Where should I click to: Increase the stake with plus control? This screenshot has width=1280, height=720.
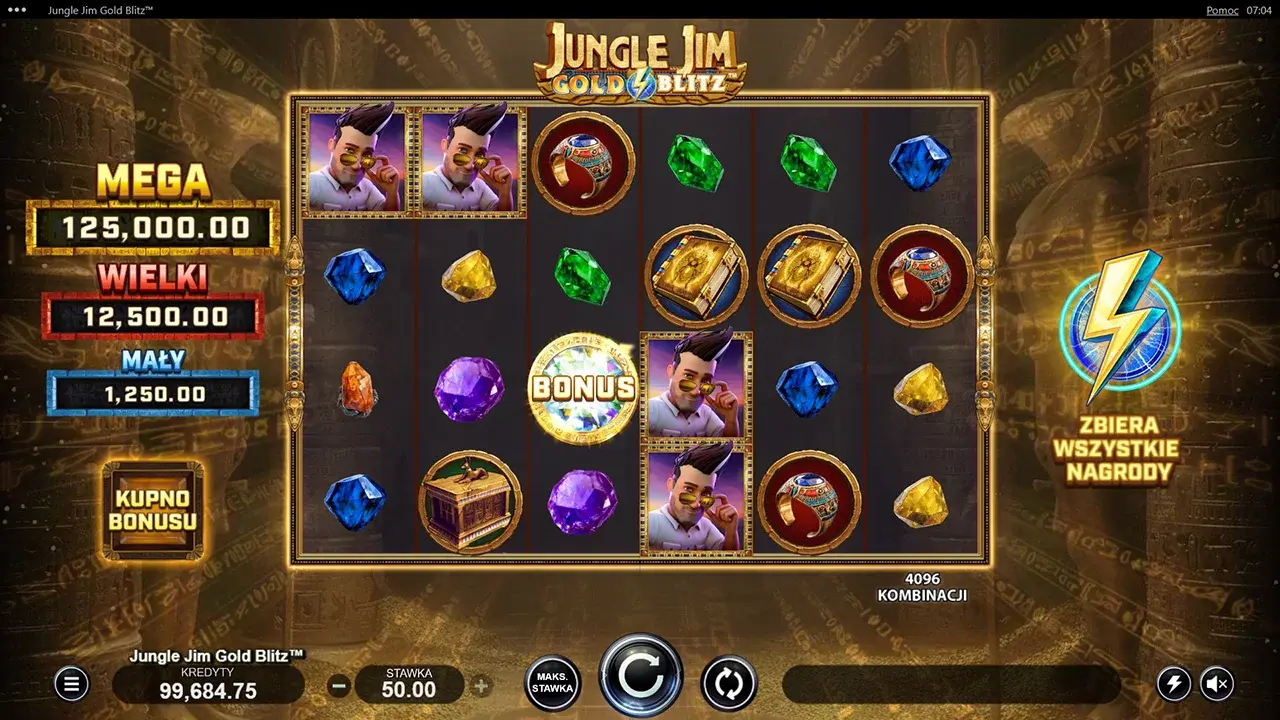tap(483, 684)
